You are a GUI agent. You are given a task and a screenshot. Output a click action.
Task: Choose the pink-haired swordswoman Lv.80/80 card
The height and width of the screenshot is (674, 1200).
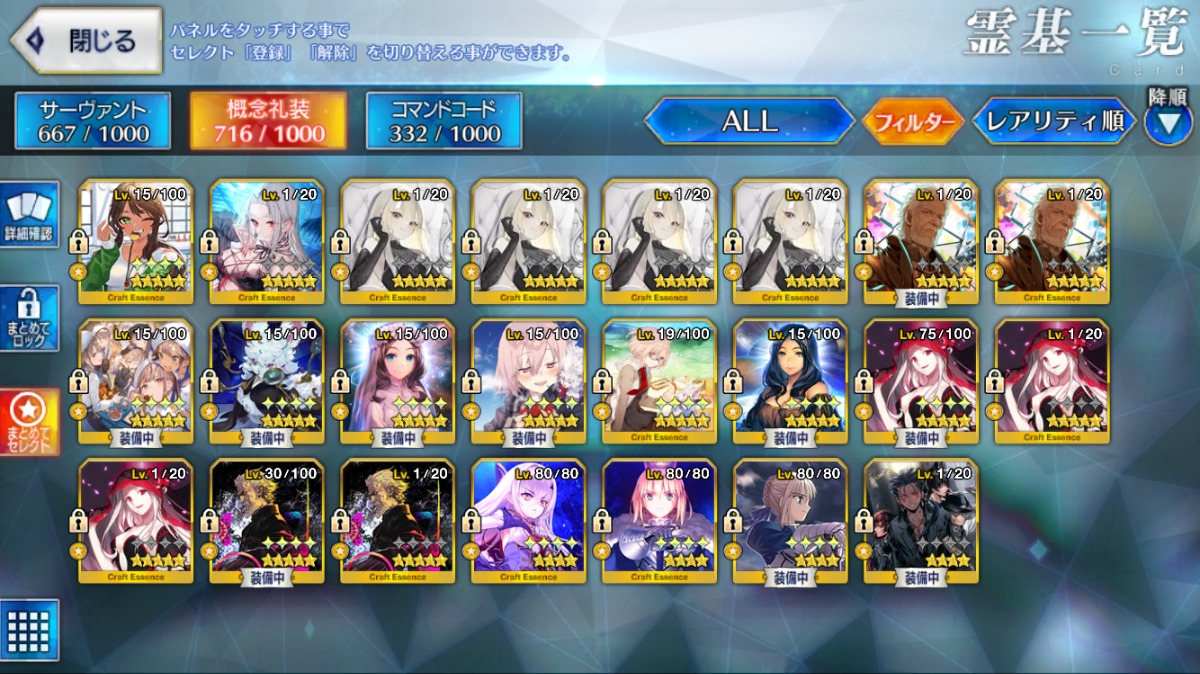click(x=659, y=520)
